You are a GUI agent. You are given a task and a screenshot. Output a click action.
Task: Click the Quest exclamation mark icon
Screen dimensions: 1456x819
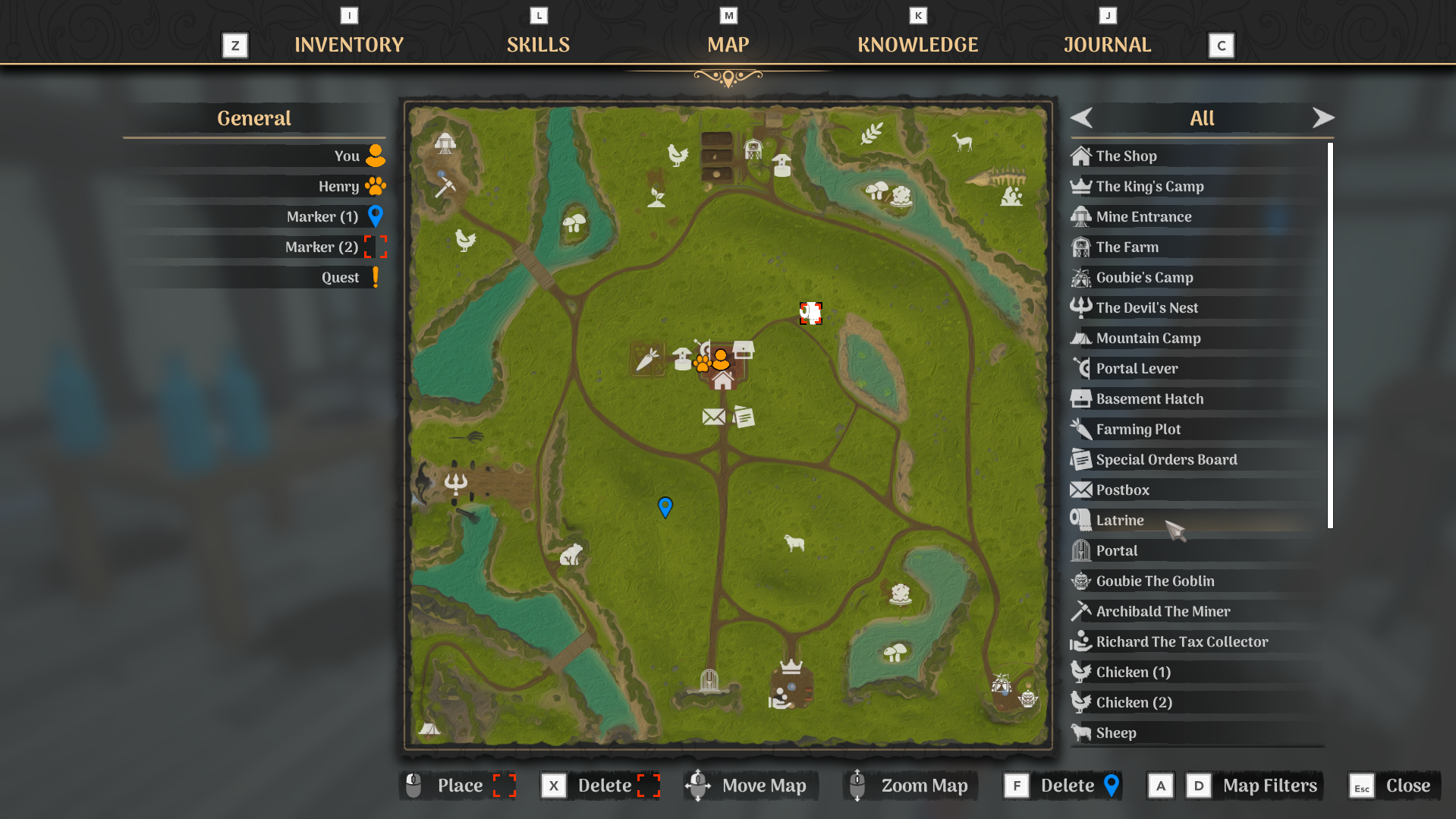click(x=376, y=277)
